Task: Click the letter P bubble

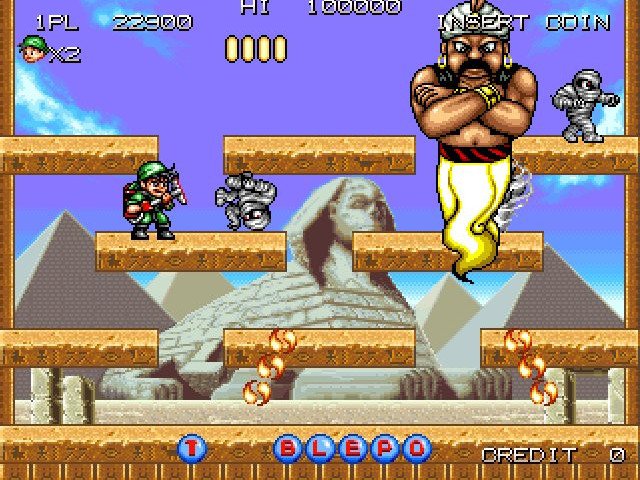Action: pyautogui.click(x=384, y=449)
